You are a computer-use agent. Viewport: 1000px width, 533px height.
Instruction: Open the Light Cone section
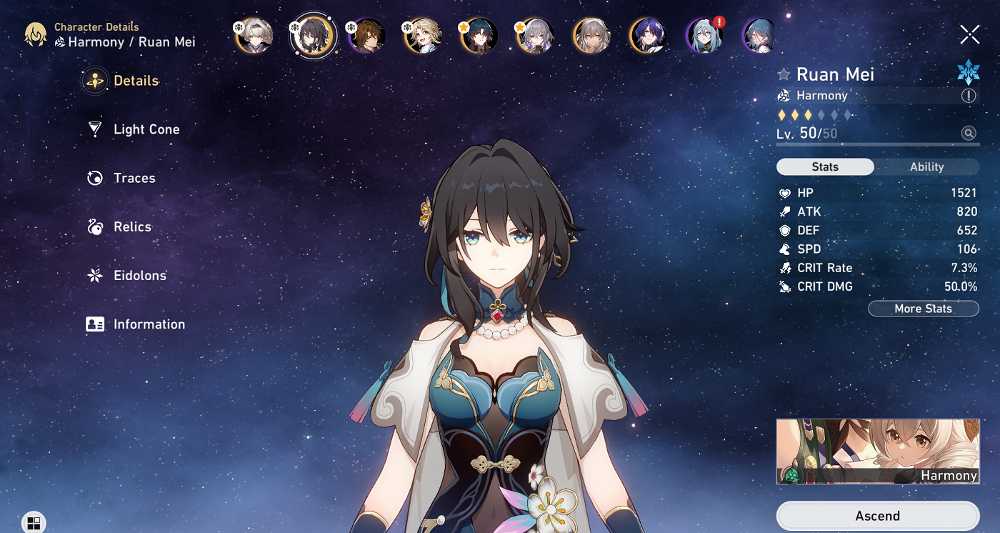(146, 129)
